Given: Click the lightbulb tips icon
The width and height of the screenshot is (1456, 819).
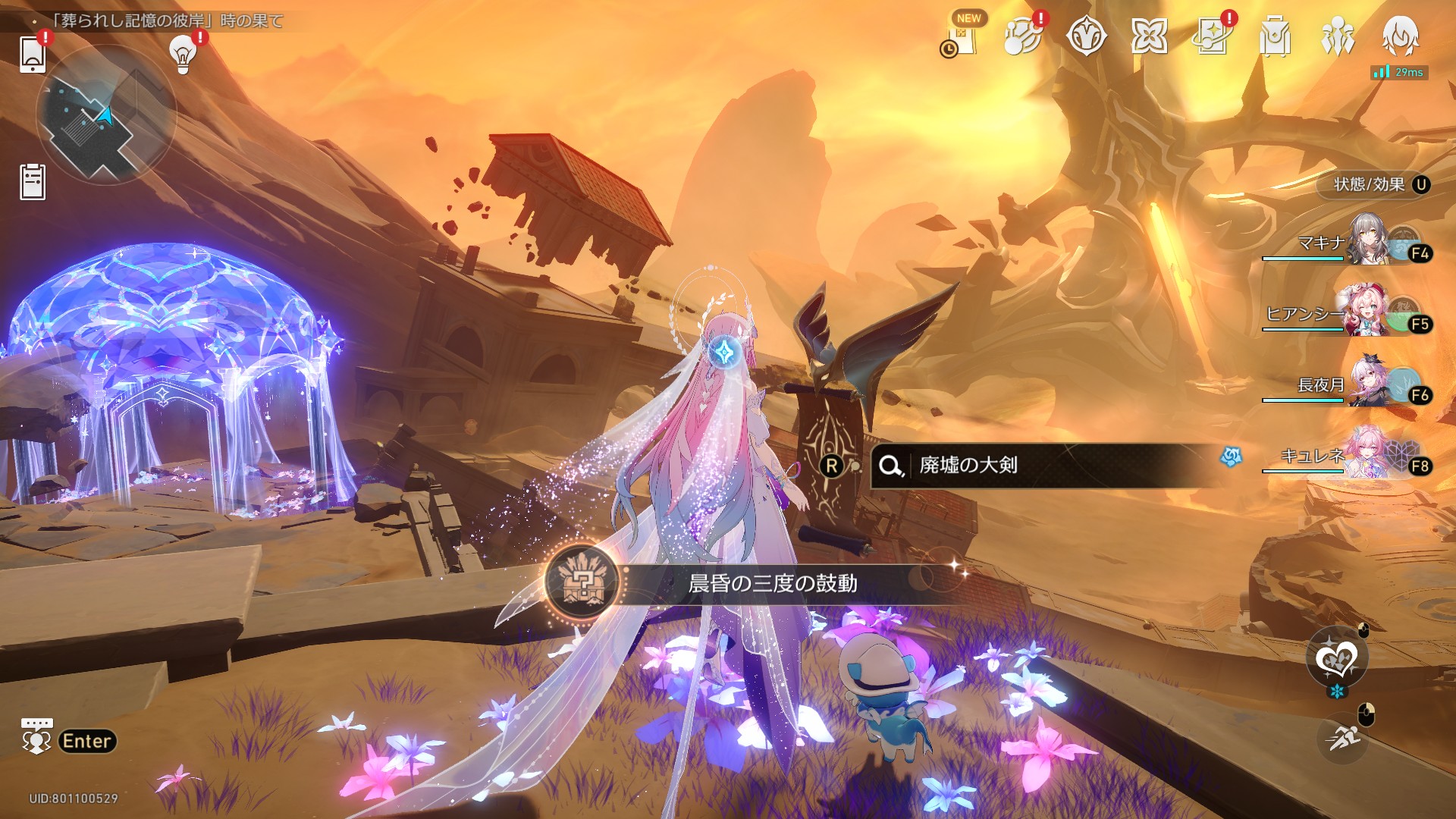Looking at the screenshot, I should (x=182, y=53).
